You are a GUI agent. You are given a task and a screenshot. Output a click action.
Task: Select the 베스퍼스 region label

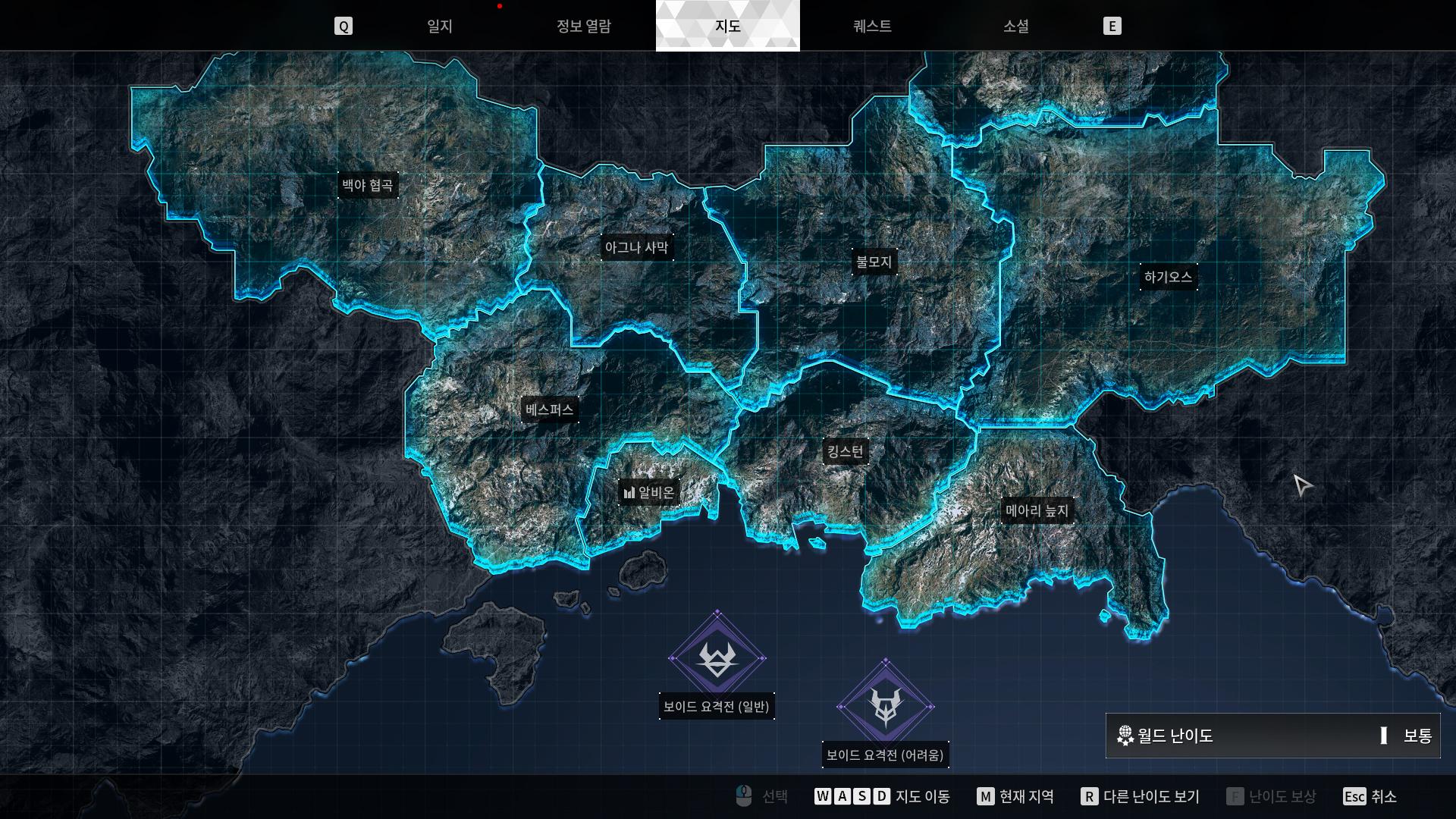[550, 410]
